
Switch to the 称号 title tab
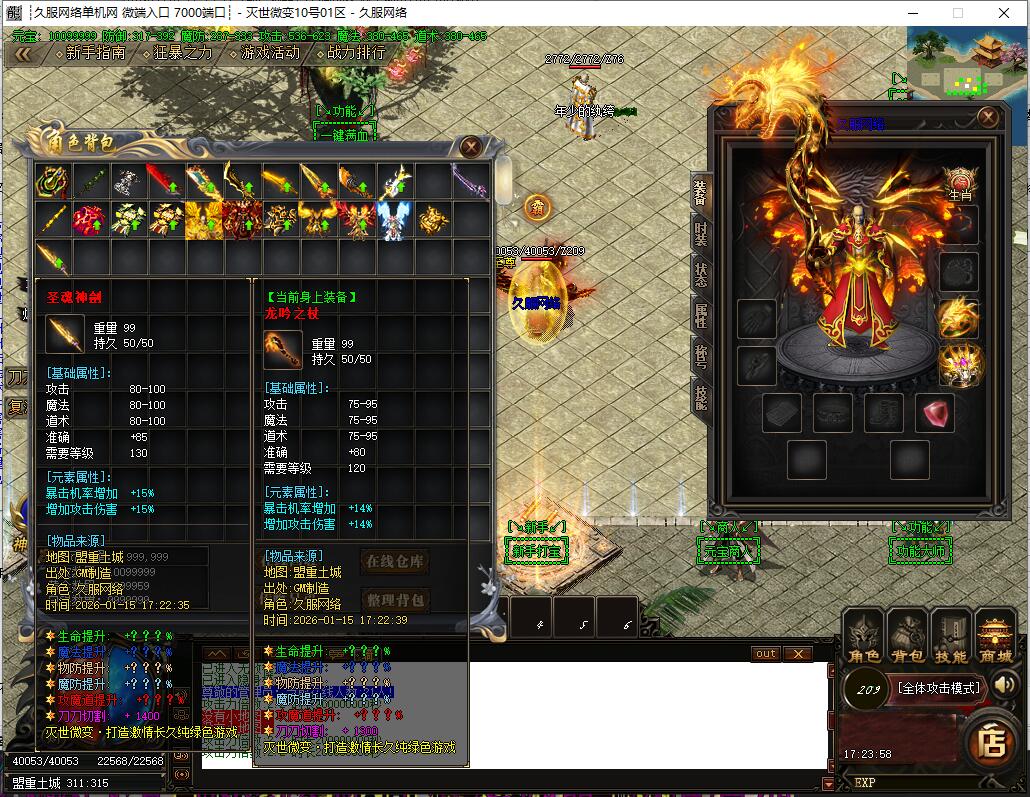pos(700,356)
